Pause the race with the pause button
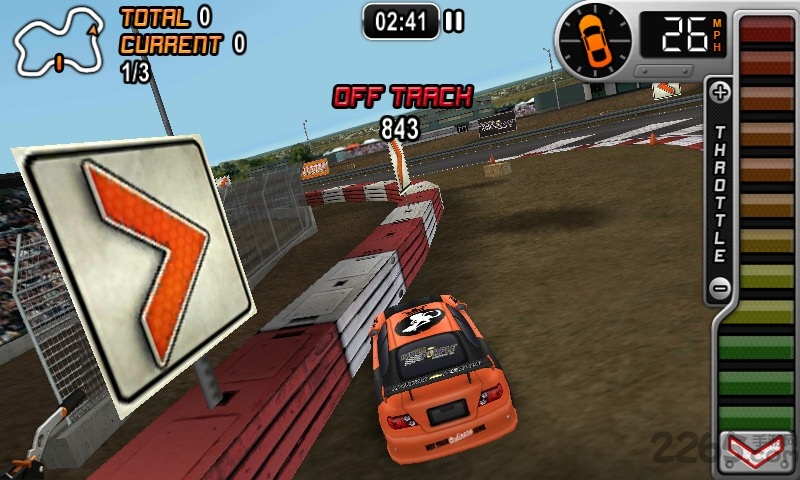Viewport: 800px width, 480px height. tap(454, 20)
